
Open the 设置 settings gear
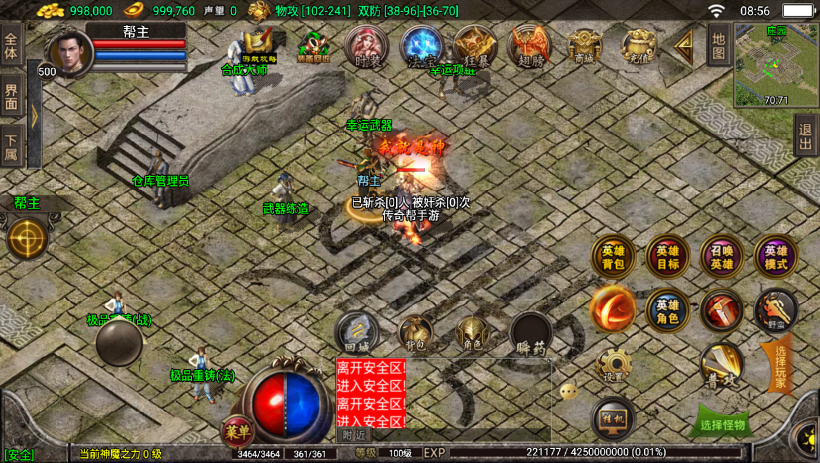click(613, 366)
